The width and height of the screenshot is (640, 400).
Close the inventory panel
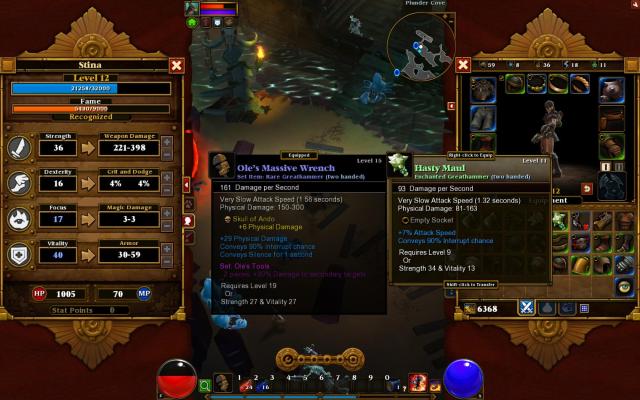(x=463, y=66)
